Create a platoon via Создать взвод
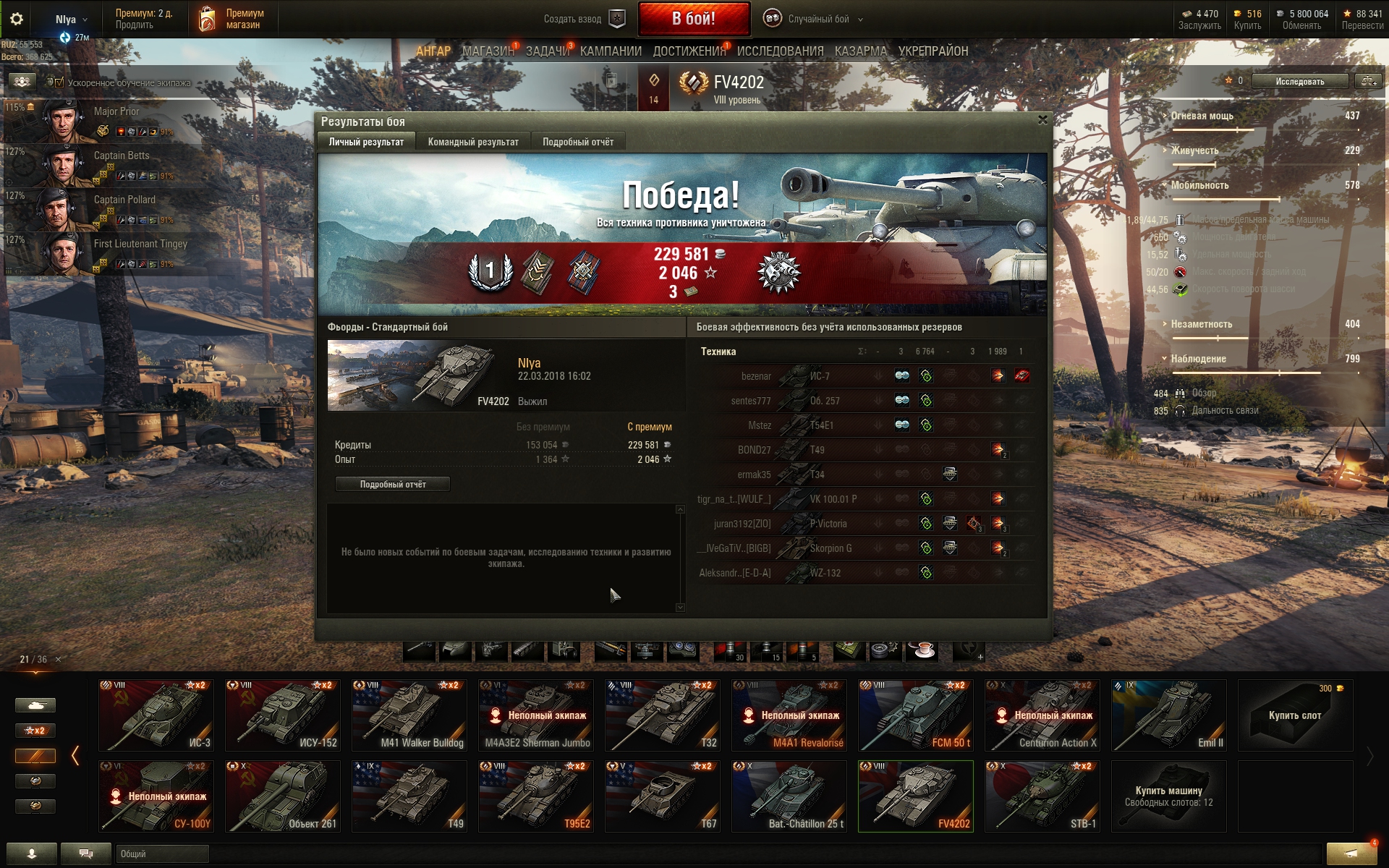The height and width of the screenshot is (868, 1389). coord(584,19)
